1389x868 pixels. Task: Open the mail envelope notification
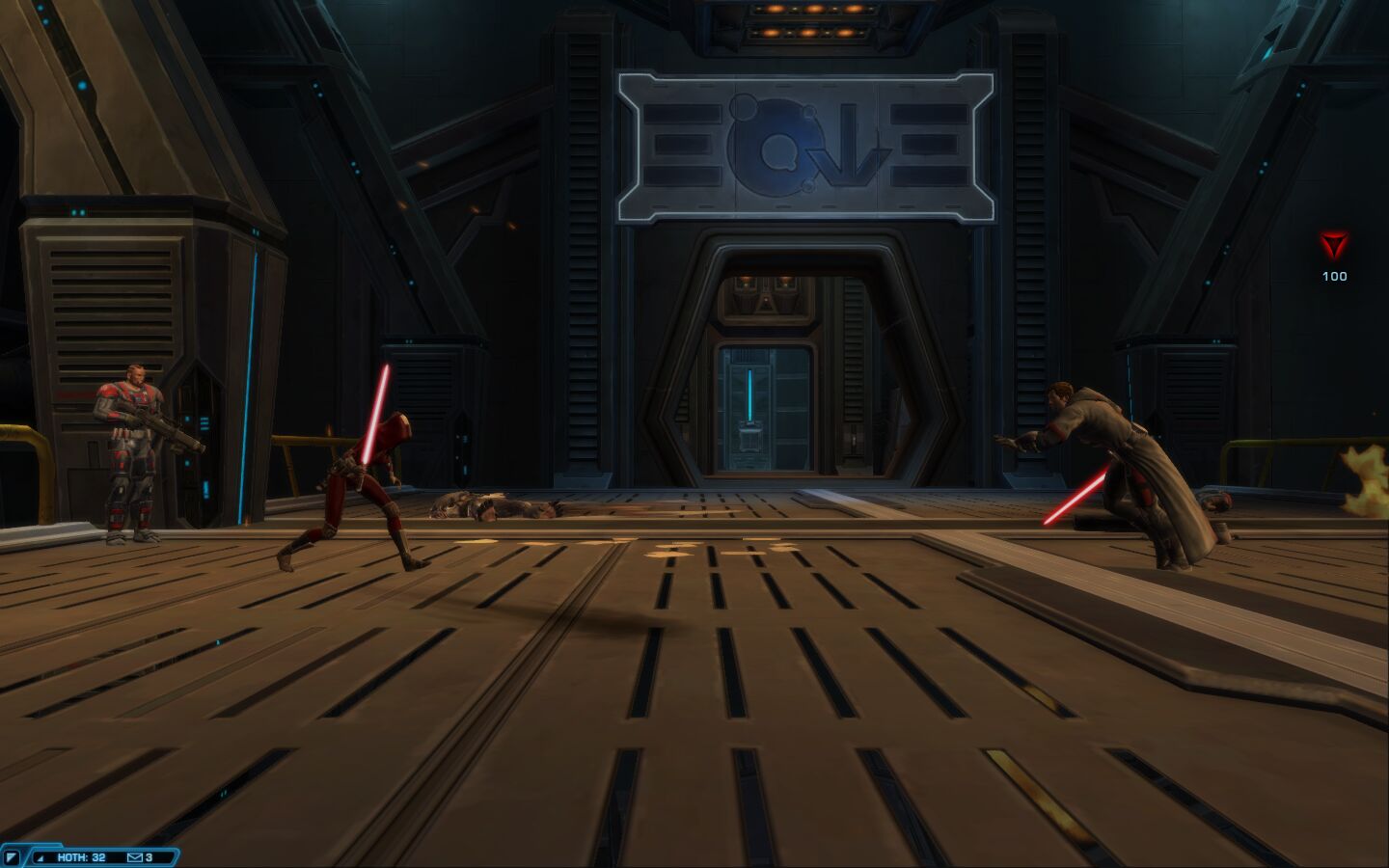134,857
